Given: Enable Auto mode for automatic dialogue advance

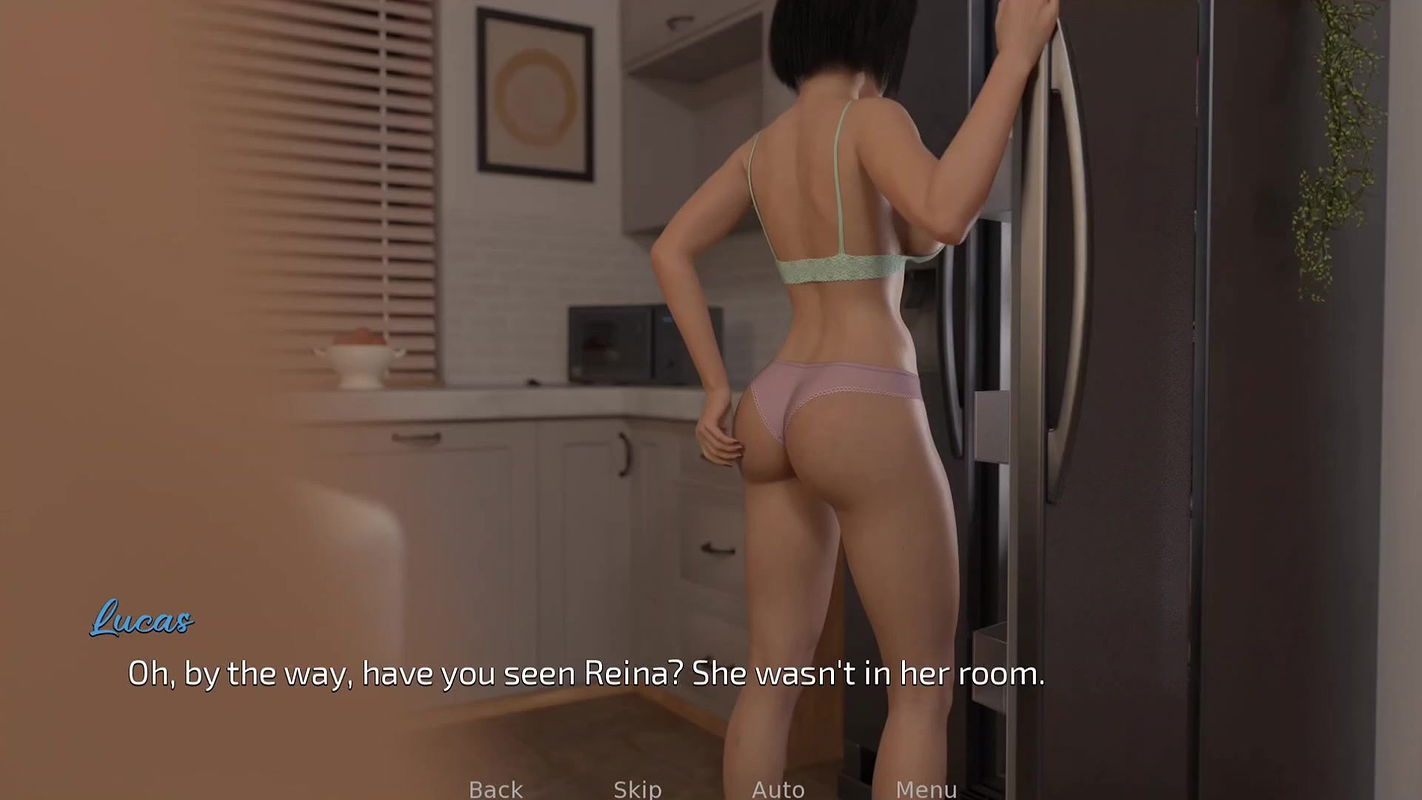Looking at the screenshot, I should point(778,789).
